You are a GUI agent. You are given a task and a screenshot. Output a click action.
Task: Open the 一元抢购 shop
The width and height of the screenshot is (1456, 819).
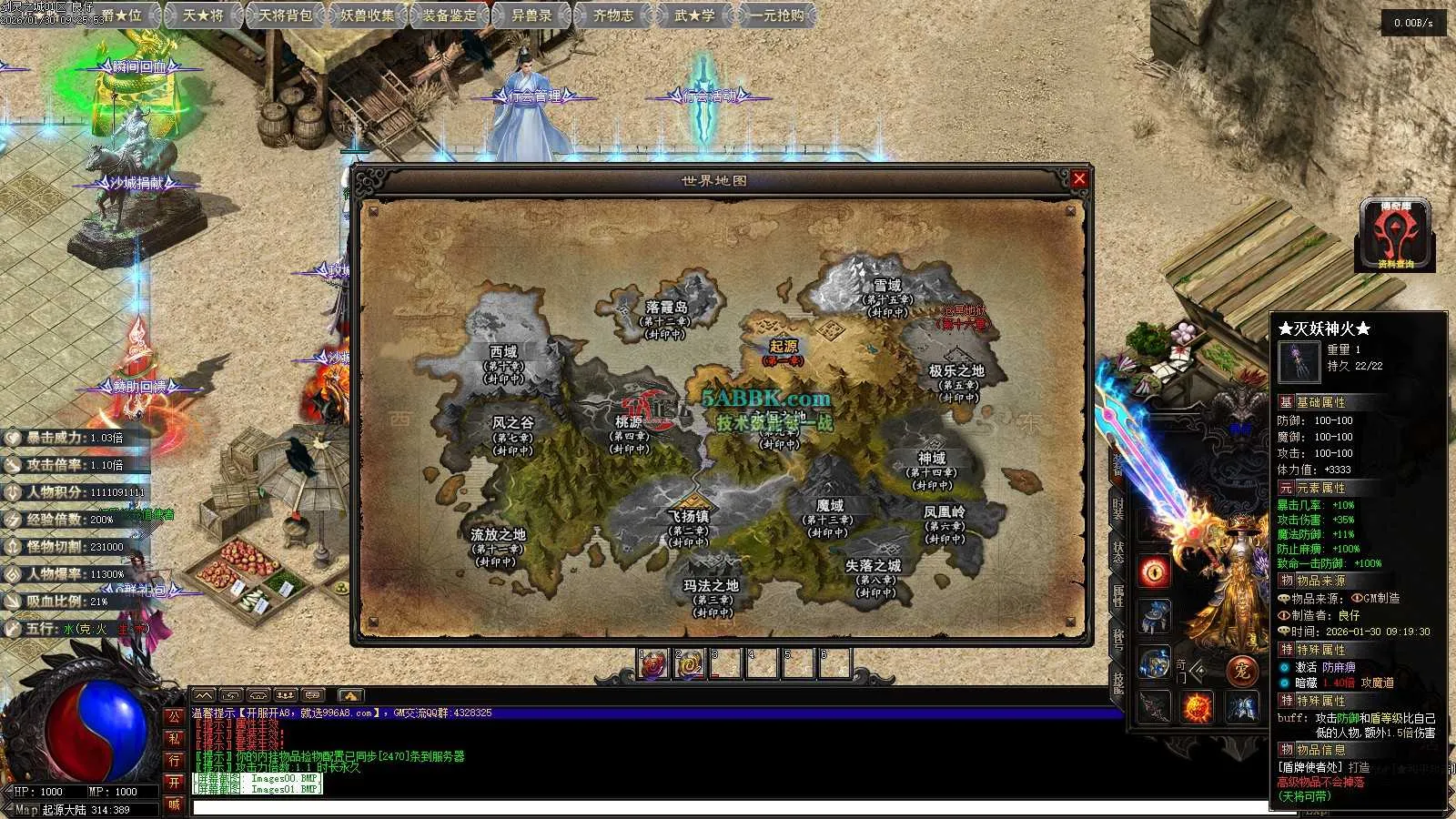777,15
